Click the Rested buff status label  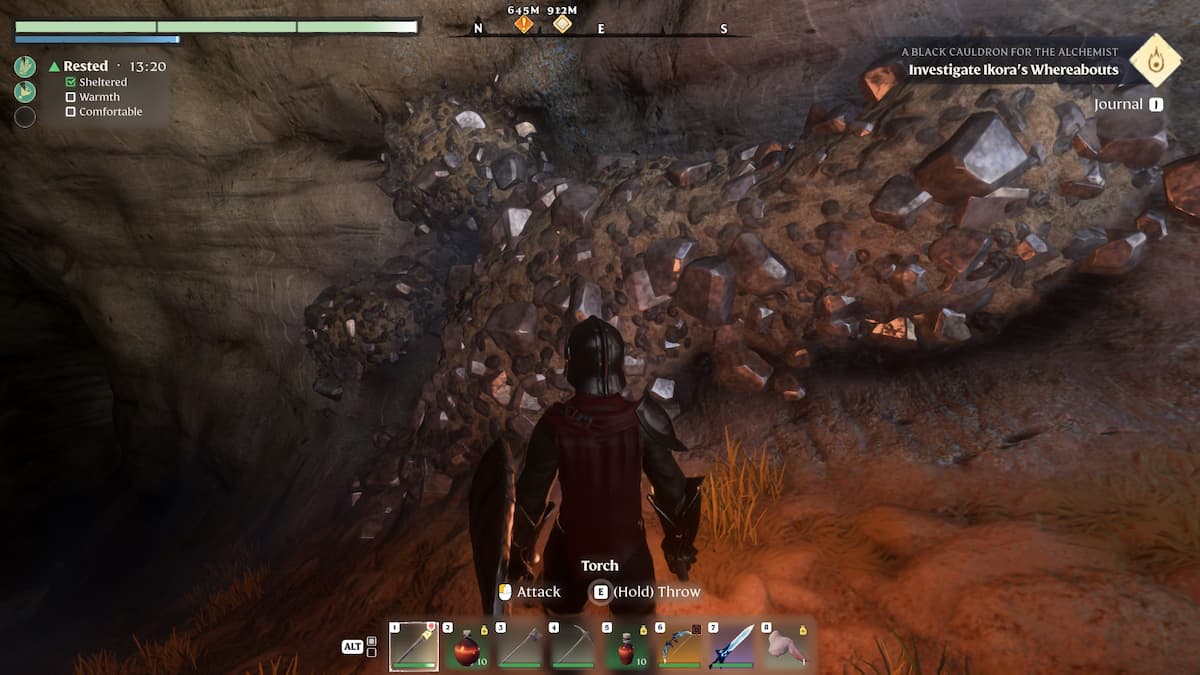click(x=85, y=66)
